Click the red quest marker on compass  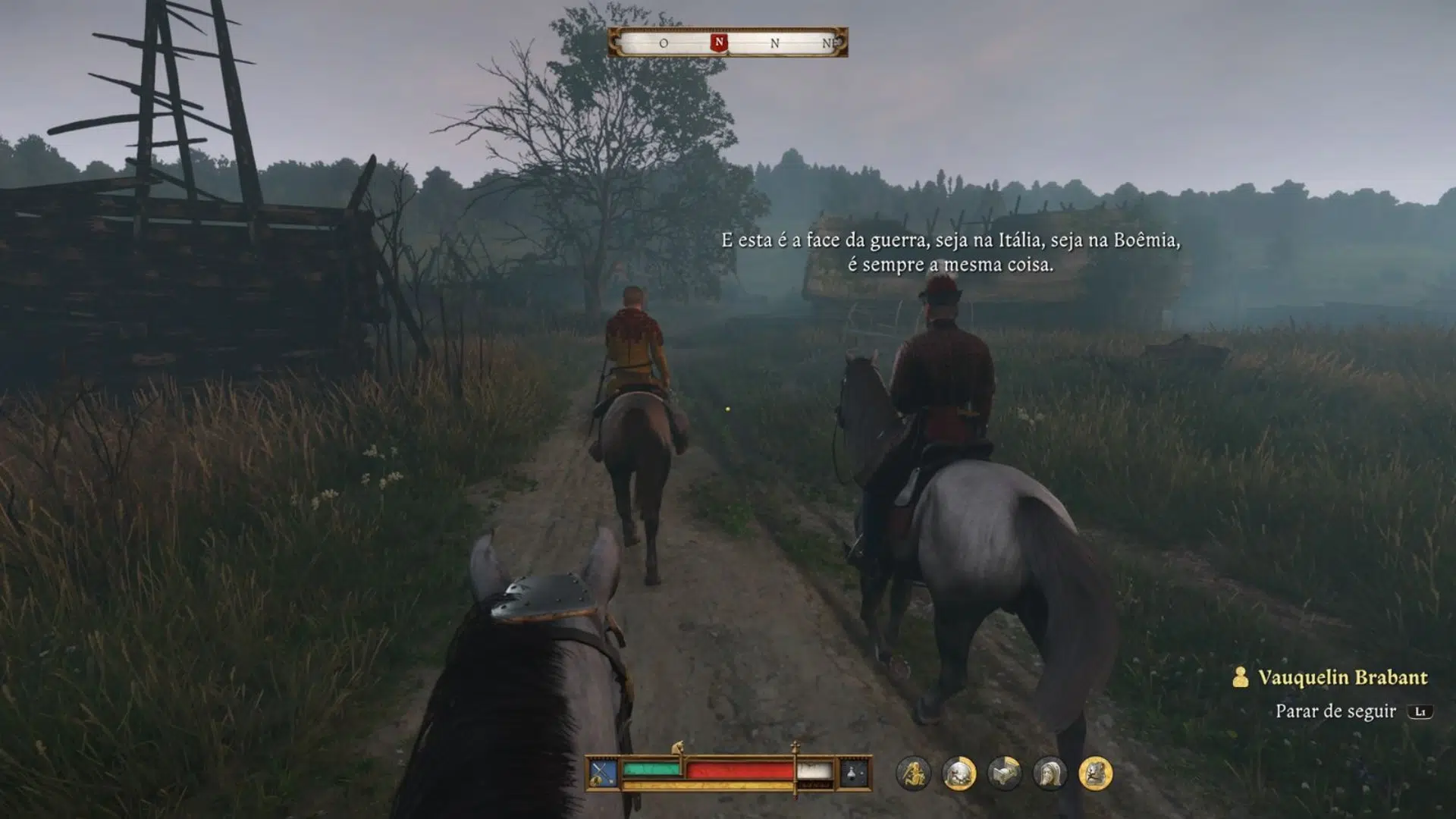[719, 42]
